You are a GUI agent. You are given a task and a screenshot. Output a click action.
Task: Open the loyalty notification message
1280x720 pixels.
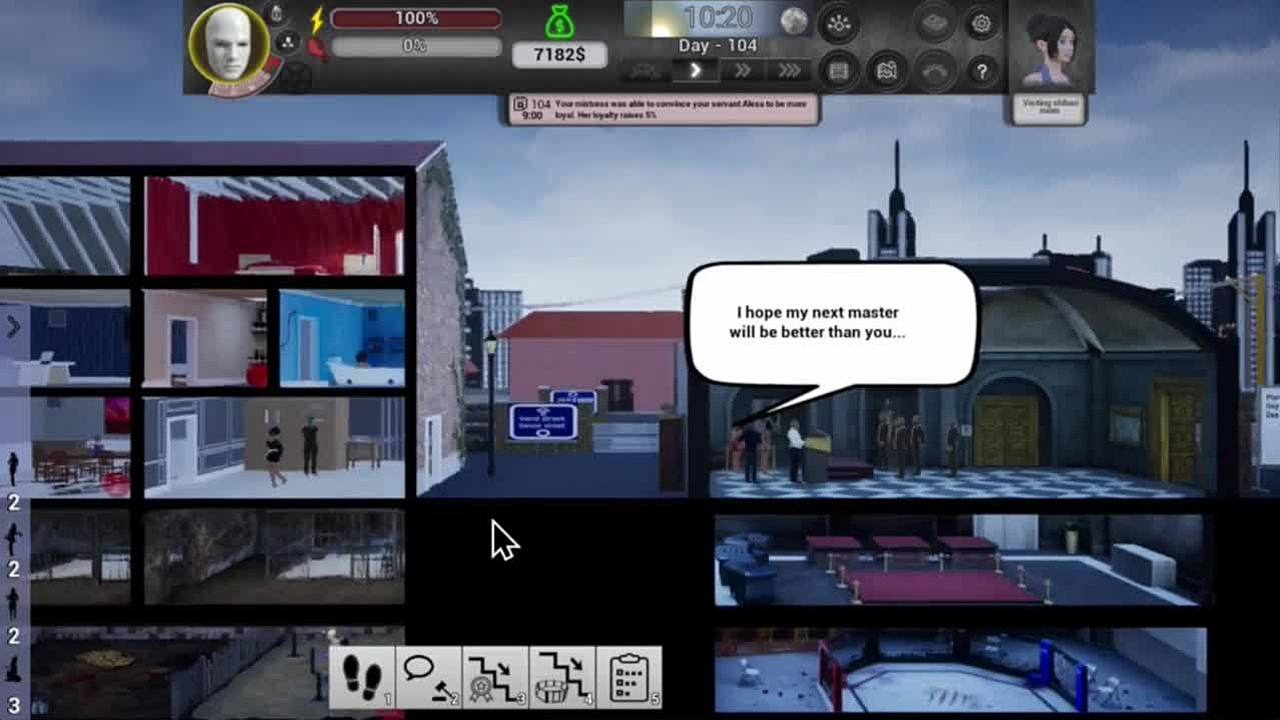click(x=662, y=109)
